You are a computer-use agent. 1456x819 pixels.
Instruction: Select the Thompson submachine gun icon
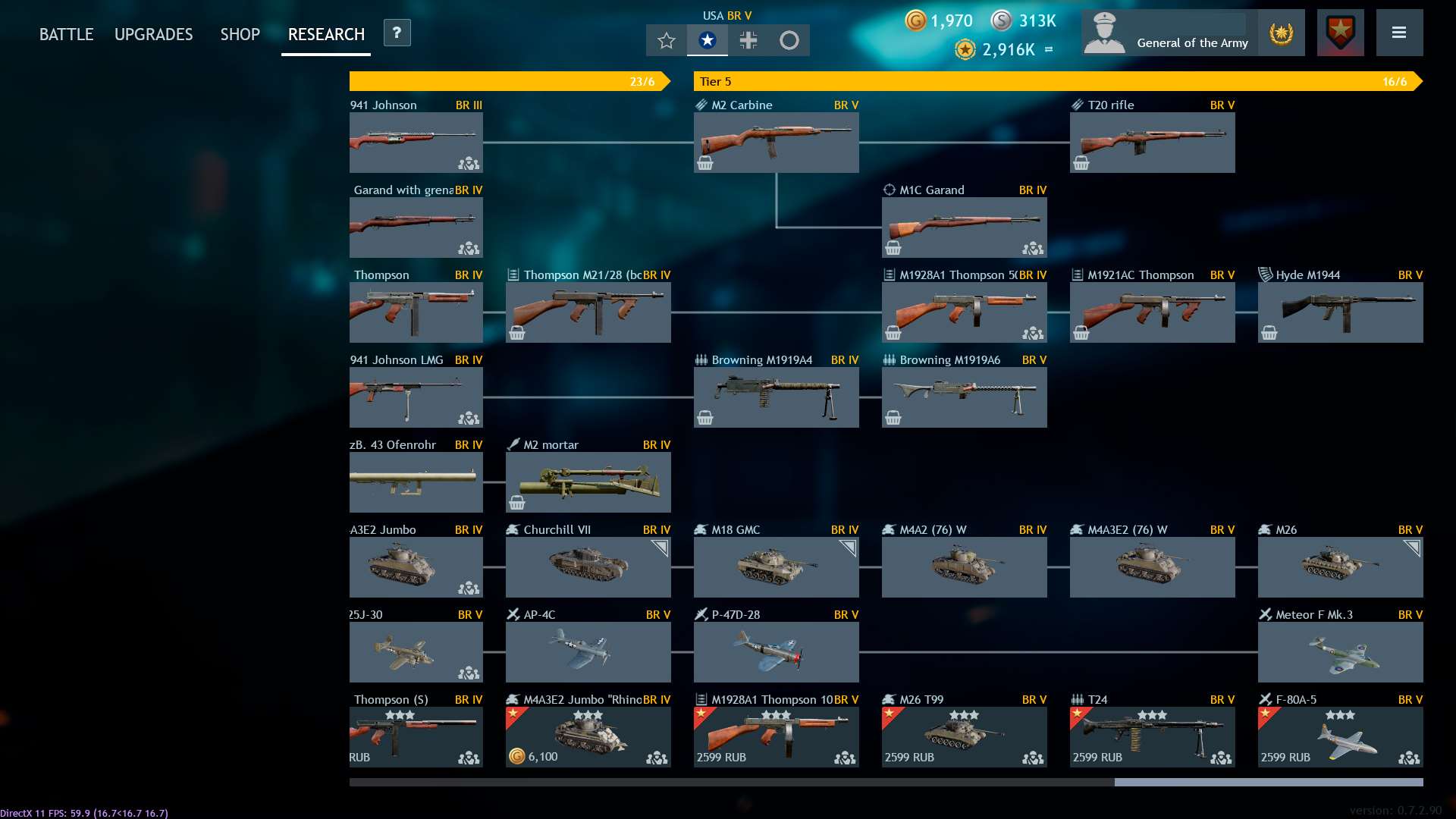(x=416, y=312)
